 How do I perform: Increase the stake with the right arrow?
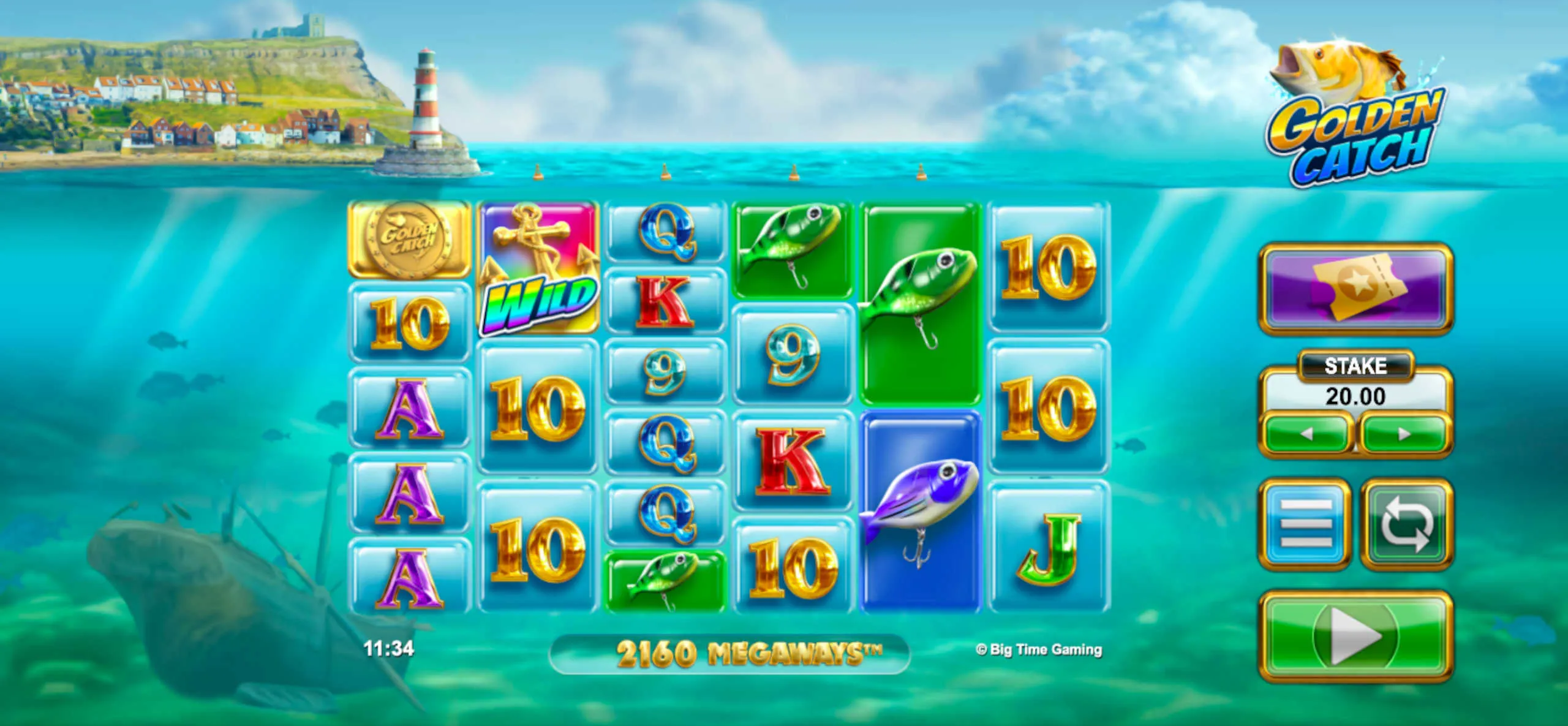(x=1404, y=434)
